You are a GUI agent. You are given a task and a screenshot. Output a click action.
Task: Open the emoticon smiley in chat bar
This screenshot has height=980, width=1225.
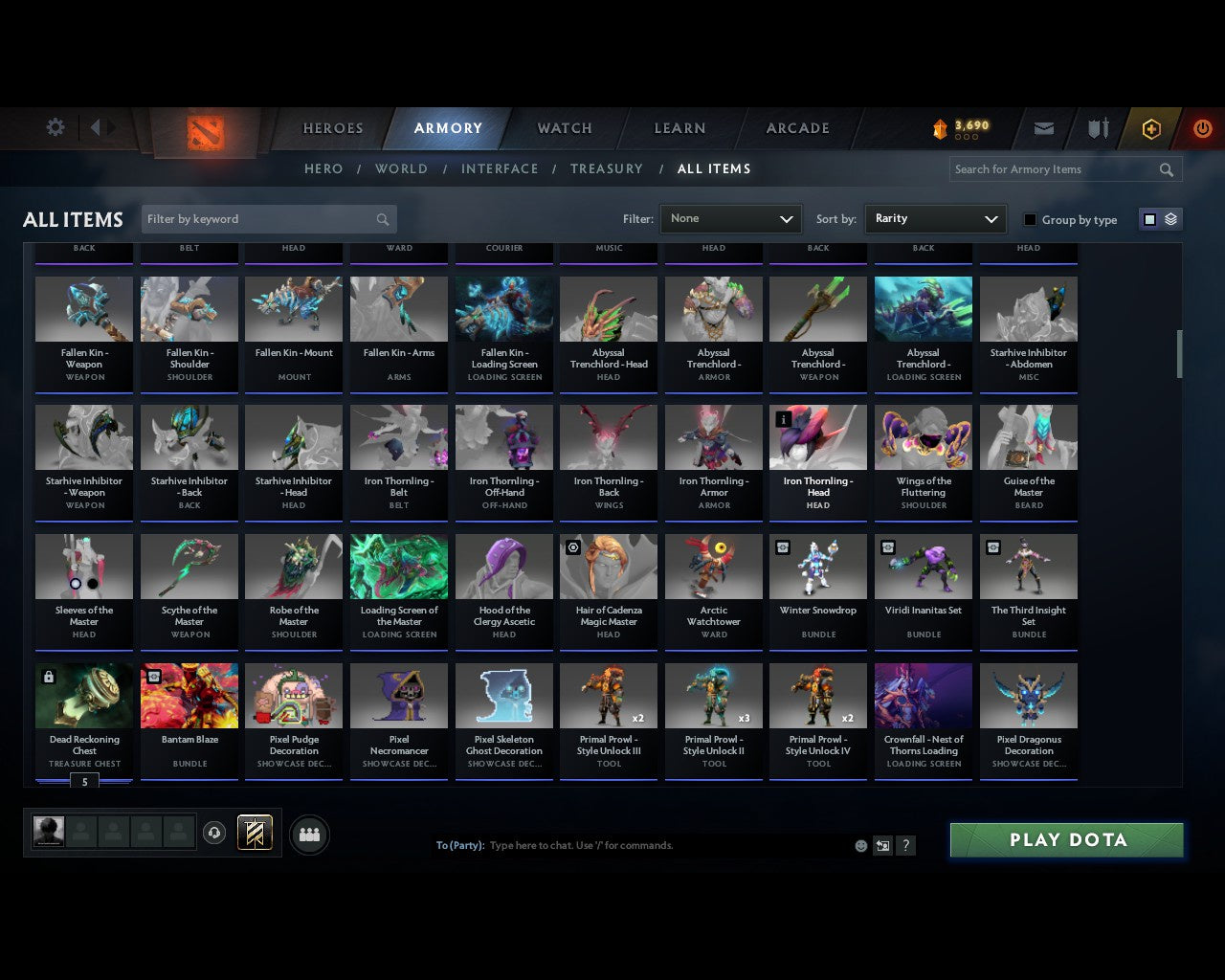point(859,845)
